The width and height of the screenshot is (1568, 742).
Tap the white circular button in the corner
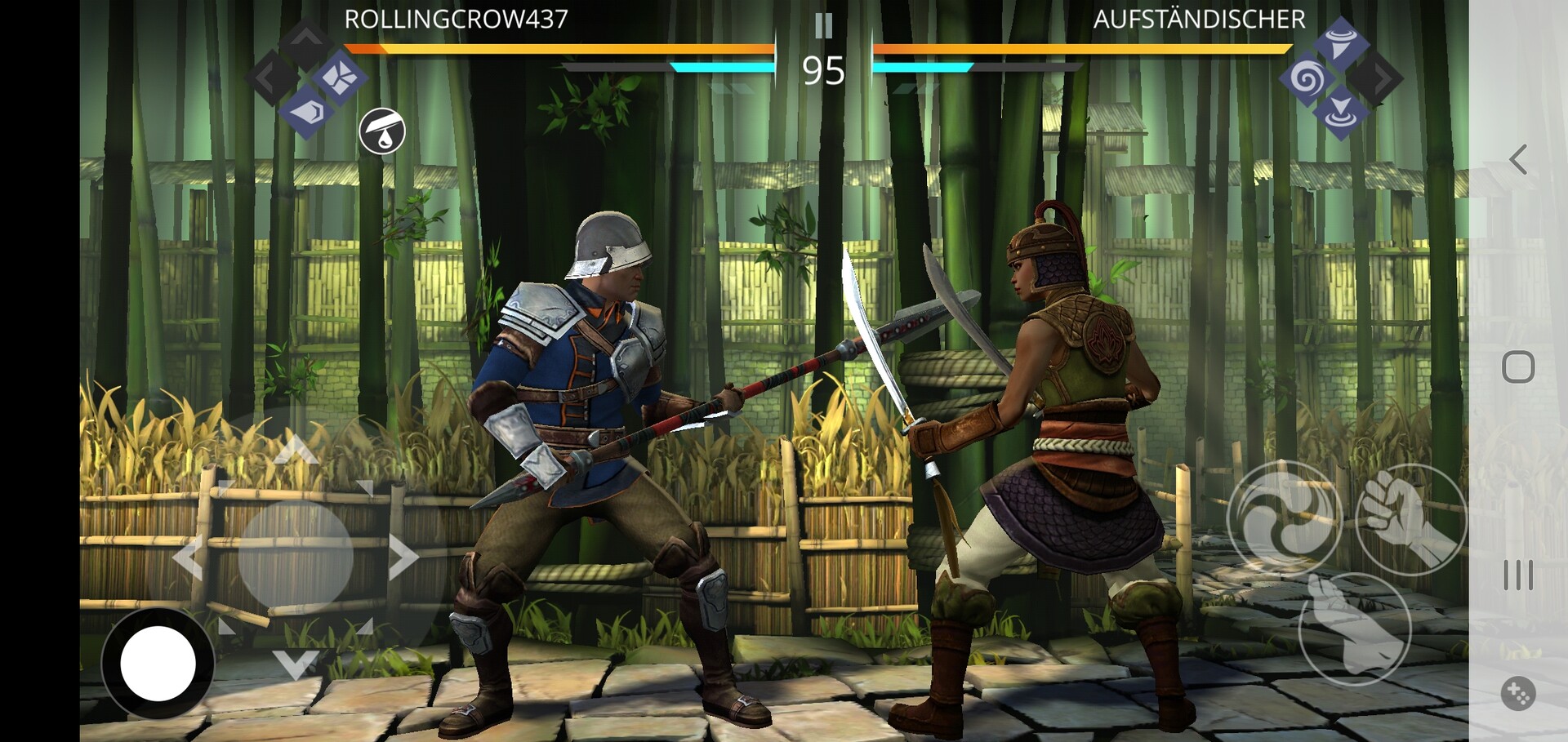point(158,664)
